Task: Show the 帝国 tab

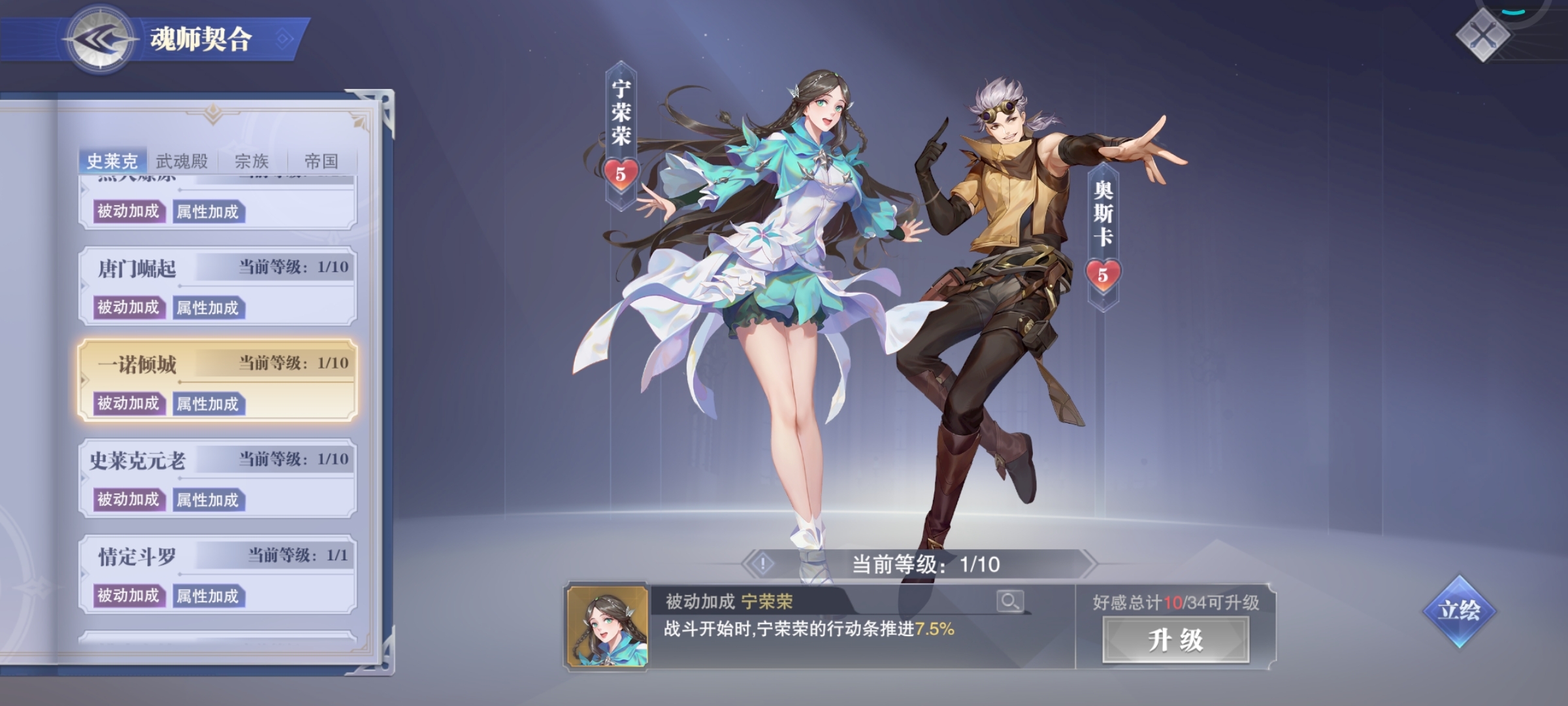Action: point(321,161)
